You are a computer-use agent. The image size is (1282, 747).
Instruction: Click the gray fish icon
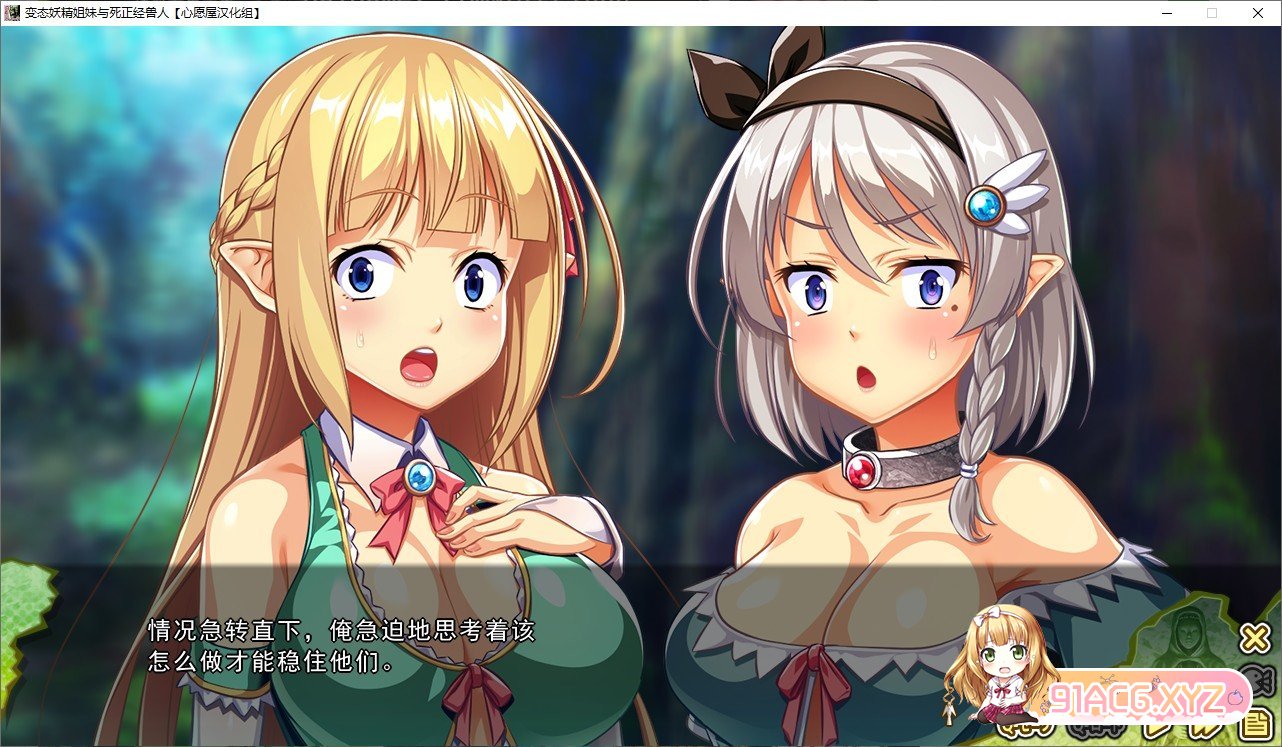1262,681
